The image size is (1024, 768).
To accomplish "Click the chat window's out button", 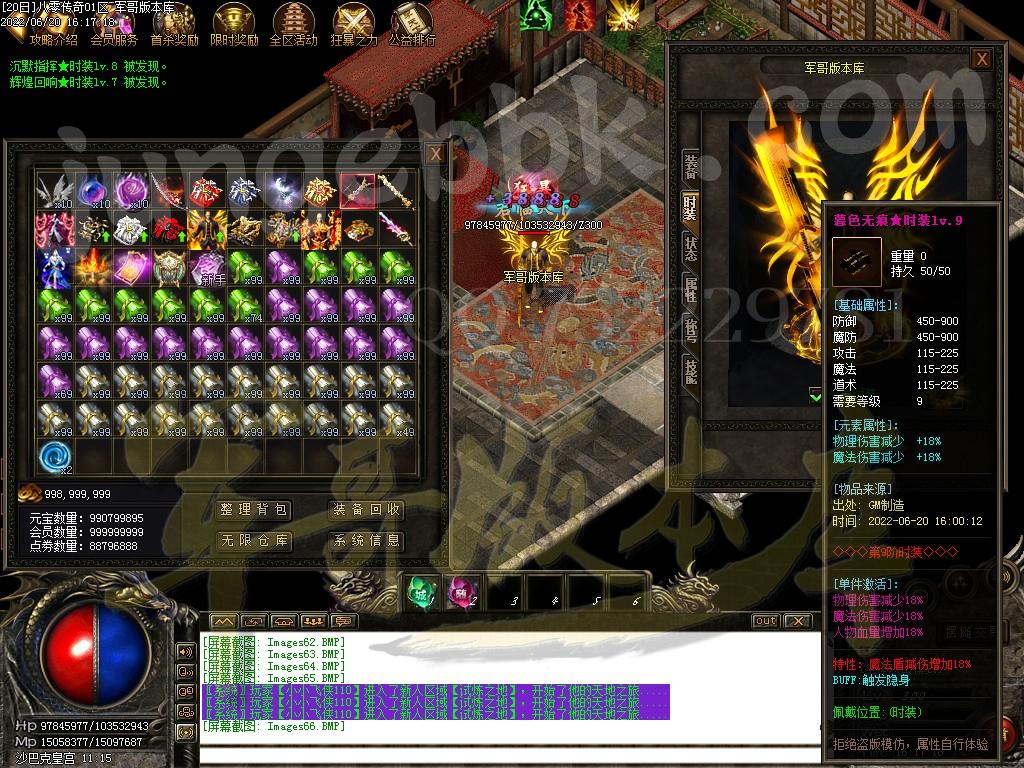I will (x=765, y=621).
